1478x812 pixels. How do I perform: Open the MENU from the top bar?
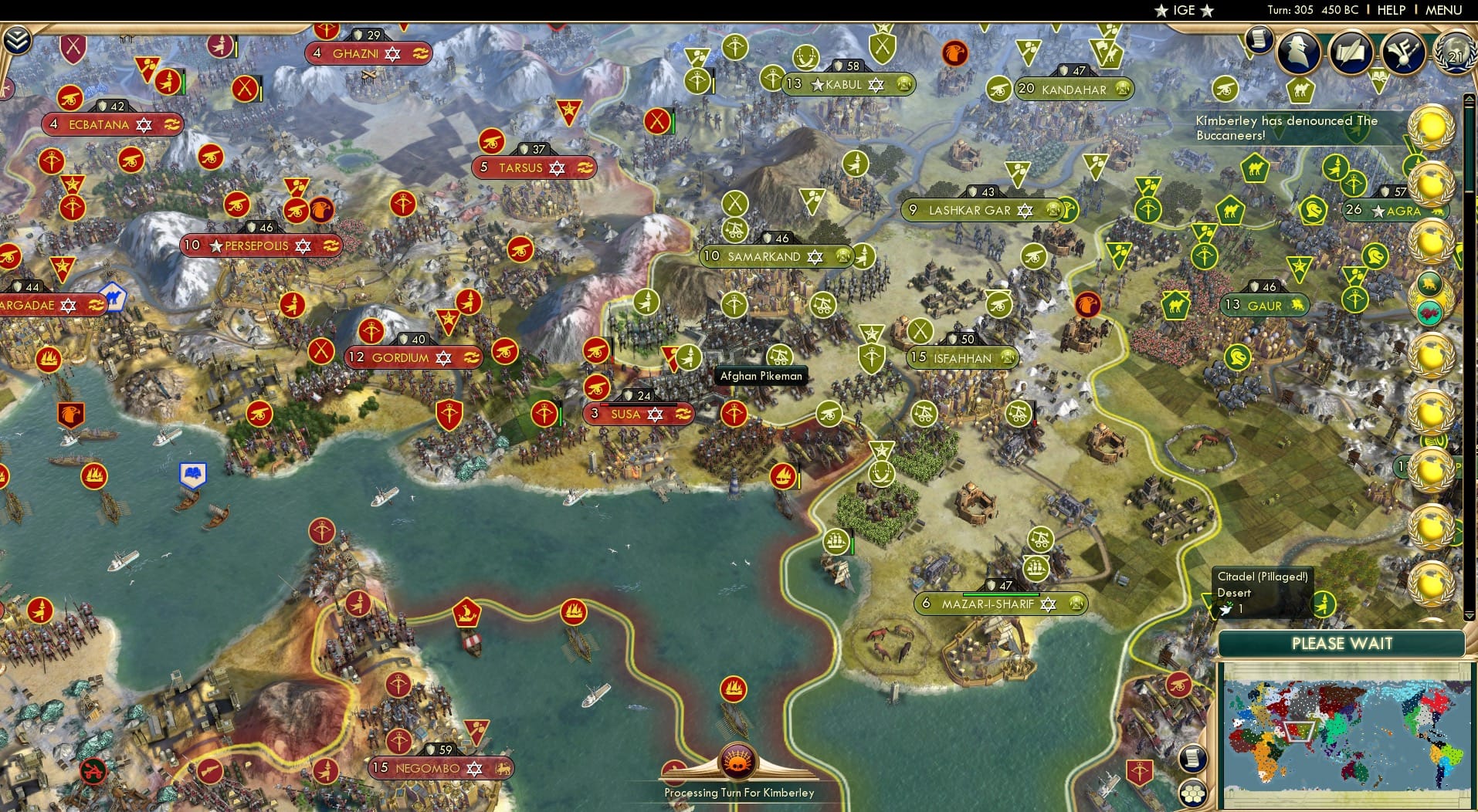[1443, 10]
